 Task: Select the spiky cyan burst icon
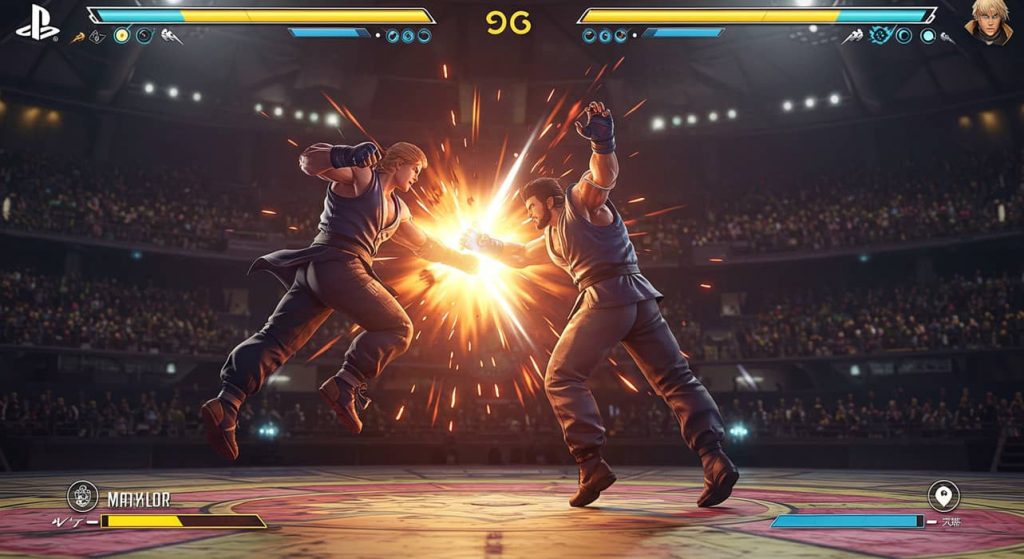tap(880, 36)
